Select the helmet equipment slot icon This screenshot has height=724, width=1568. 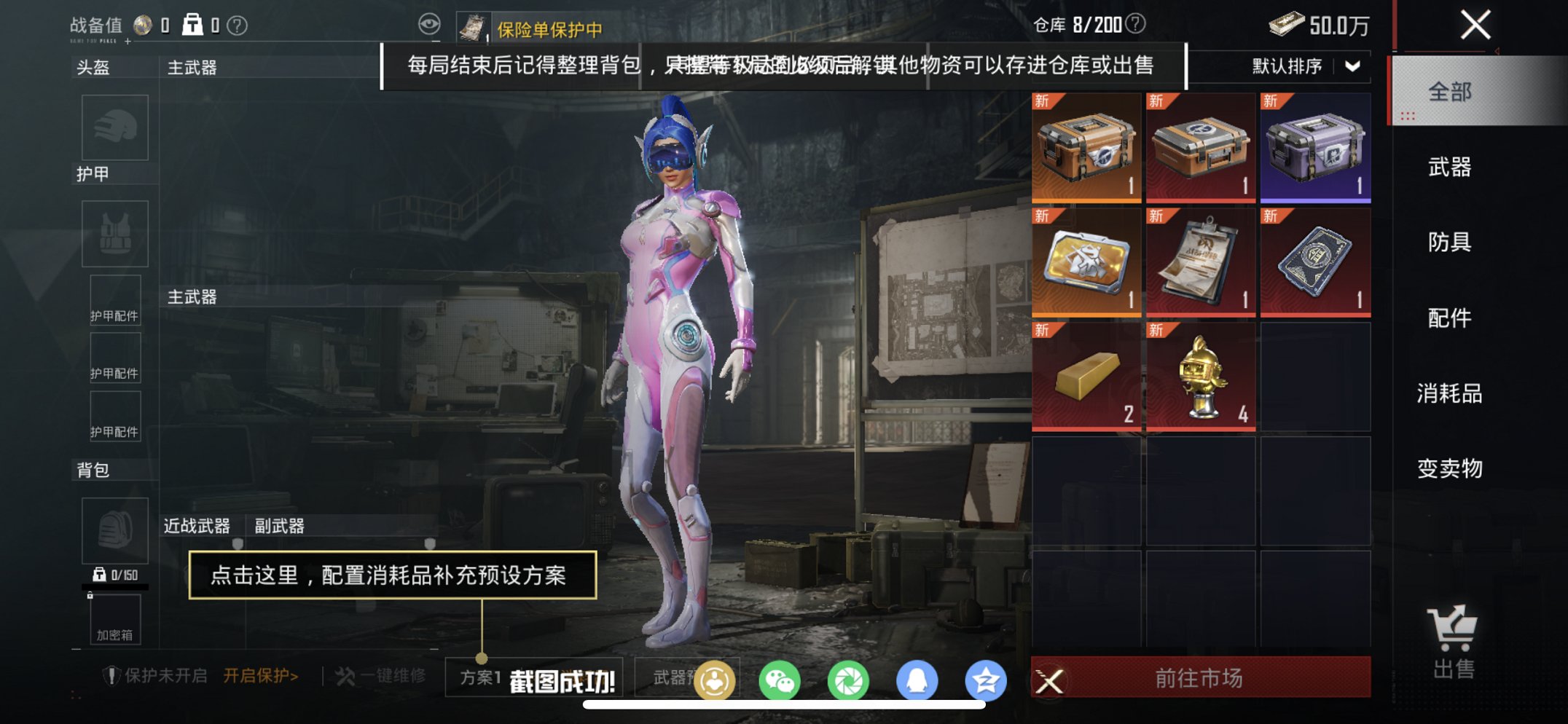click(114, 127)
